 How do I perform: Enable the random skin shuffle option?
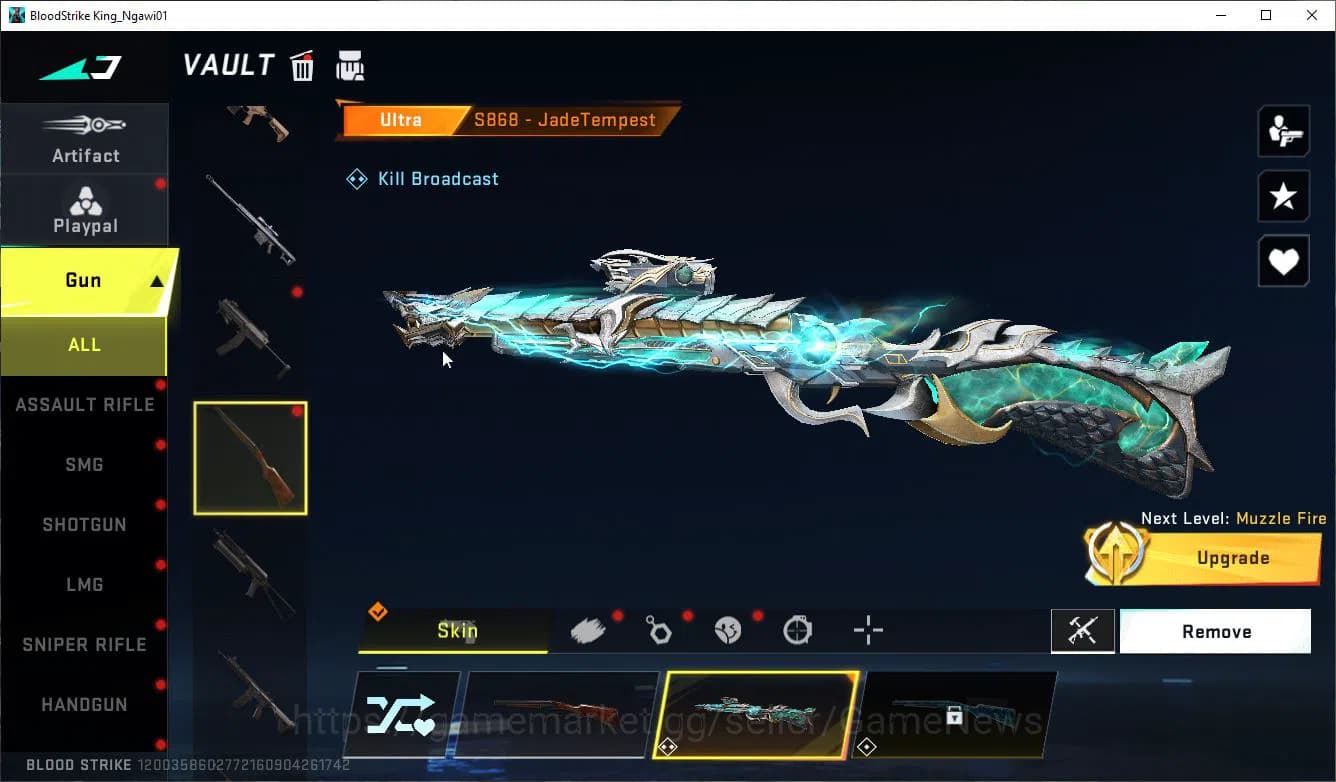coord(401,714)
